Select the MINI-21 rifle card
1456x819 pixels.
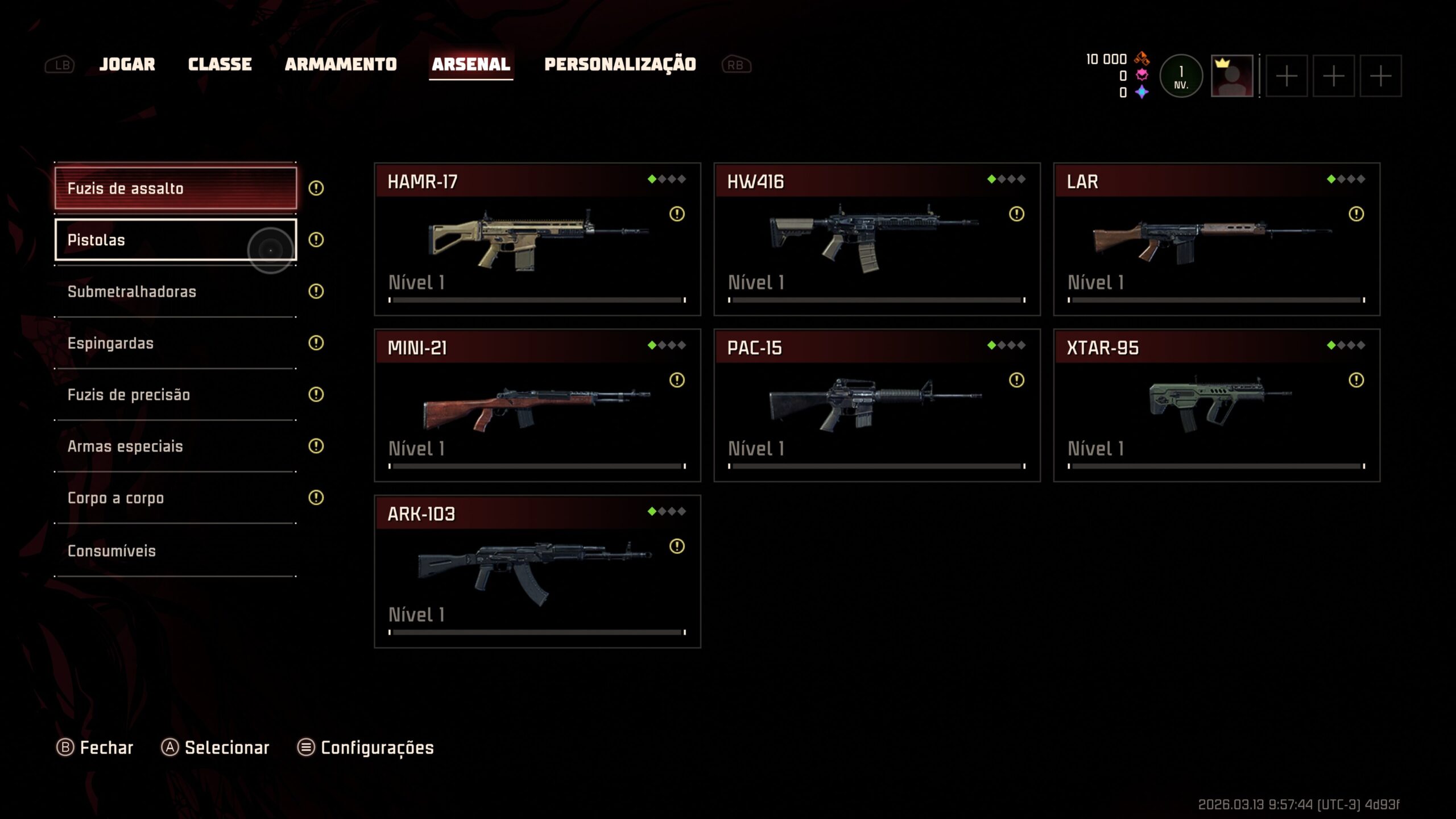(537, 405)
